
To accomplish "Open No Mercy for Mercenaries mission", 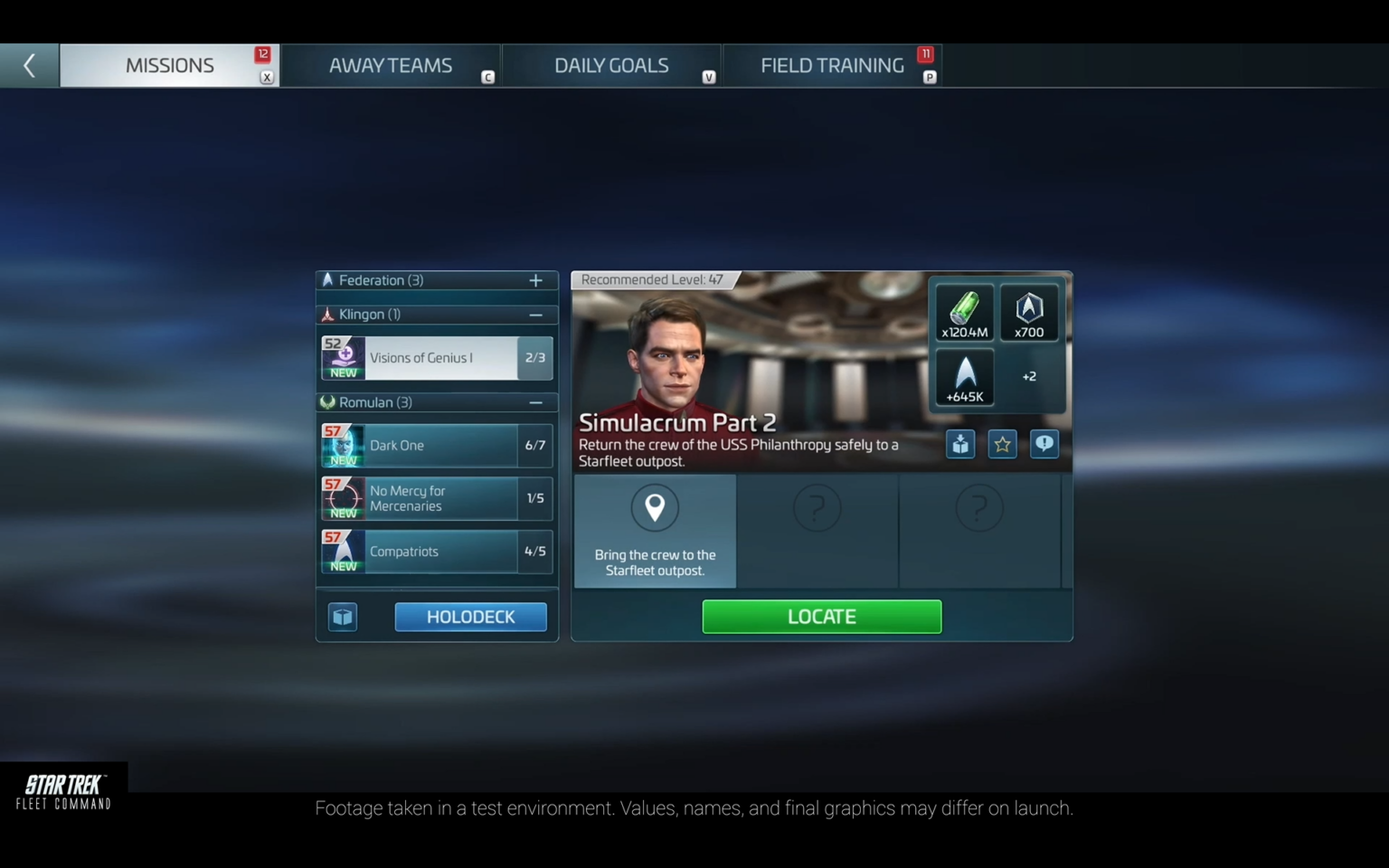I will click(437, 498).
